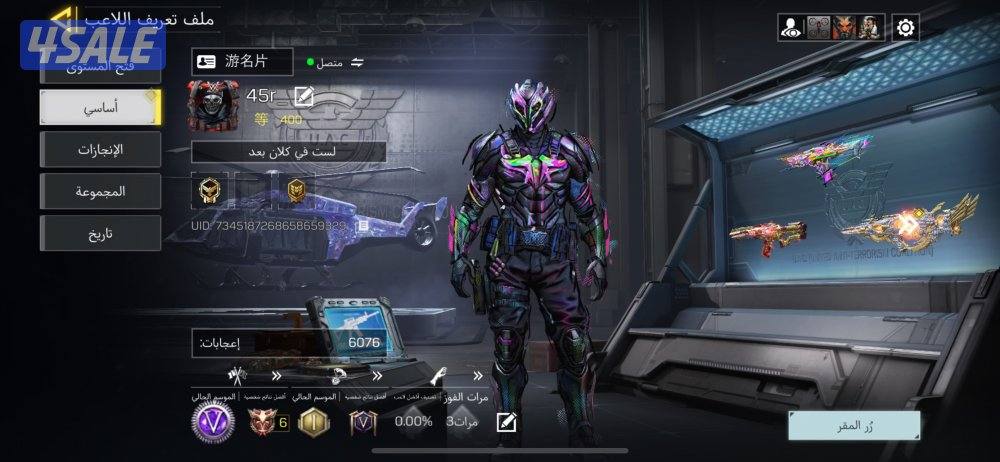Screen dimensions: 1000x462
Task: Open the المجموعة tab
Action: coord(100,191)
